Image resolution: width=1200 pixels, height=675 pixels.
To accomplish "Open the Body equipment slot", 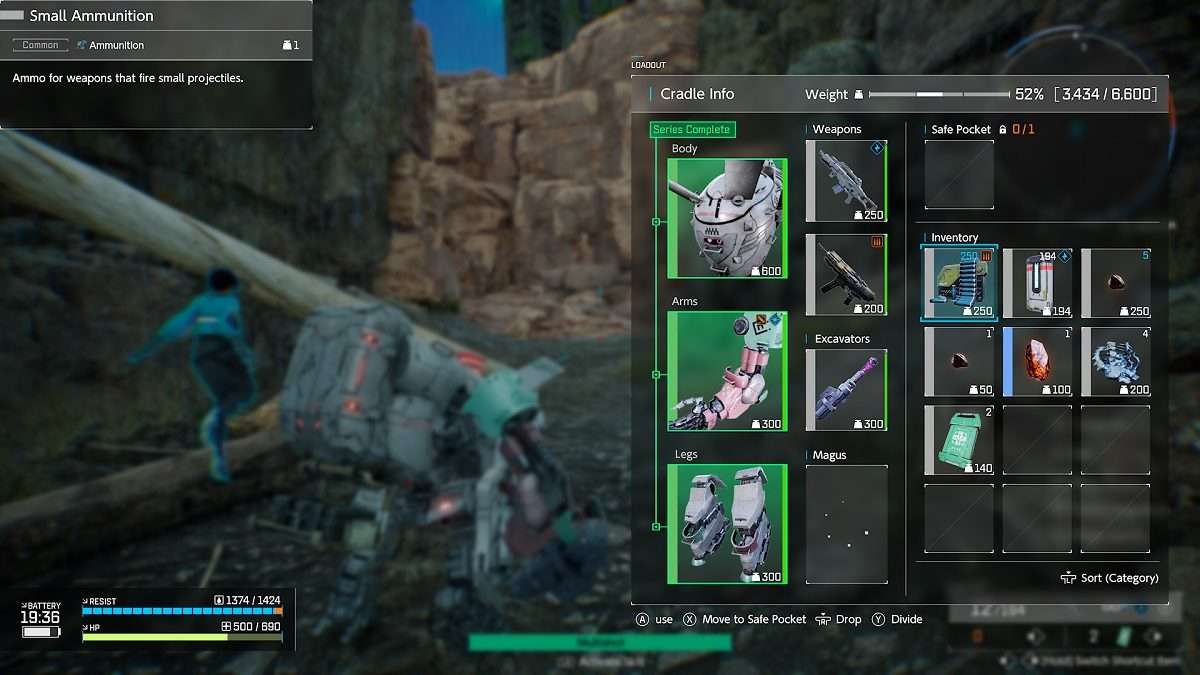I will [x=727, y=218].
